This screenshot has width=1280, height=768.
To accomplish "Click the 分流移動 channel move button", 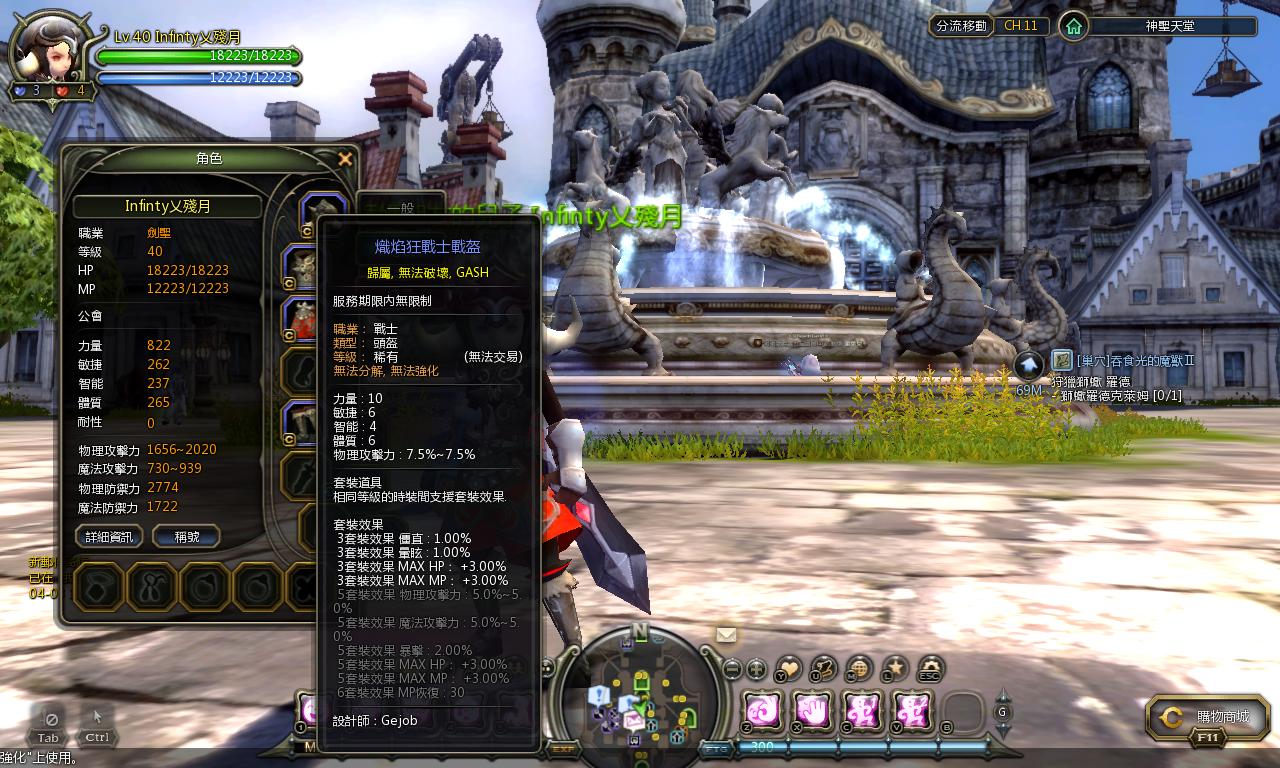I will [960, 26].
